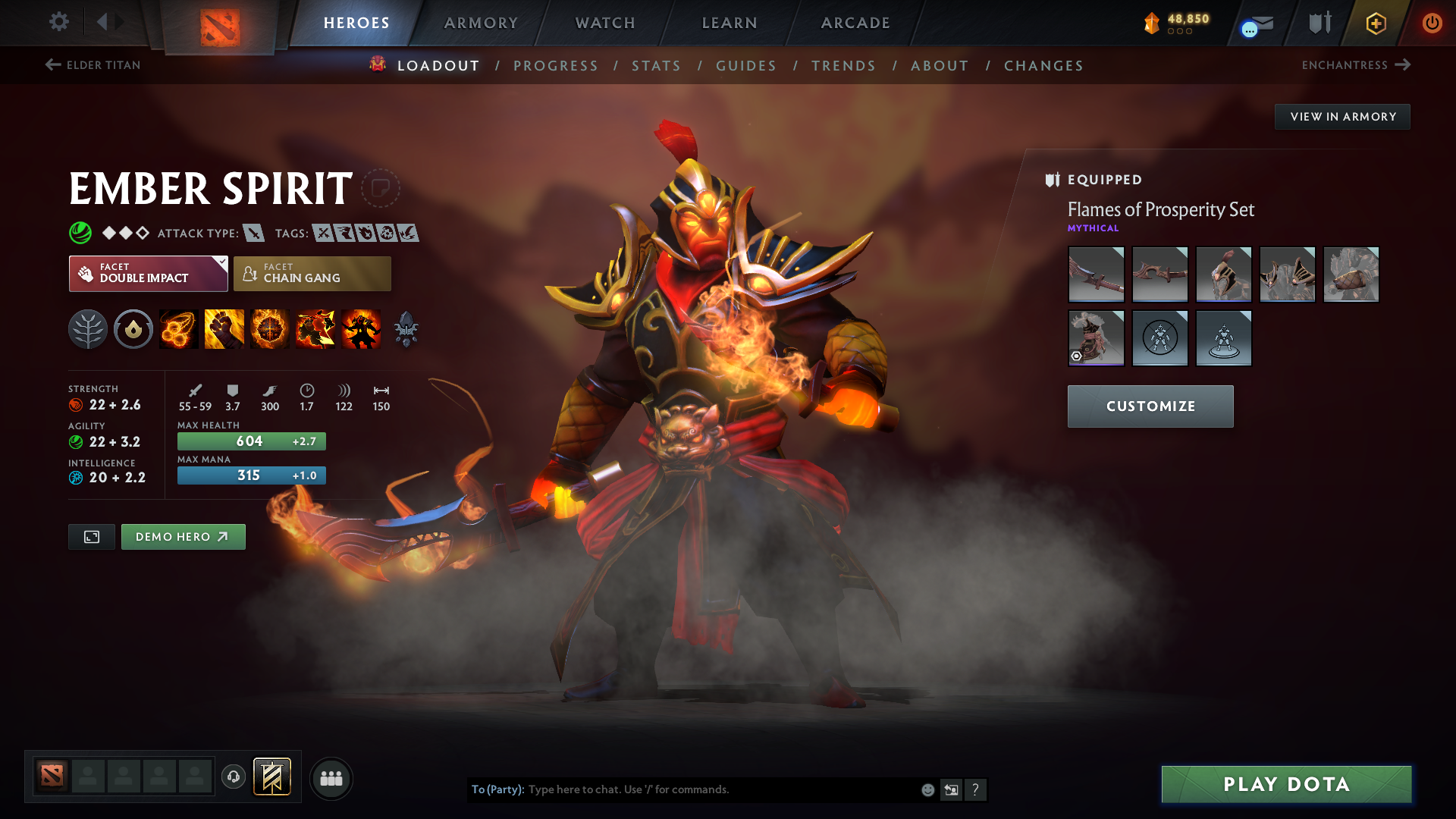Customize the equipped item set
Image resolution: width=1456 pixels, height=819 pixels.
1150,406
